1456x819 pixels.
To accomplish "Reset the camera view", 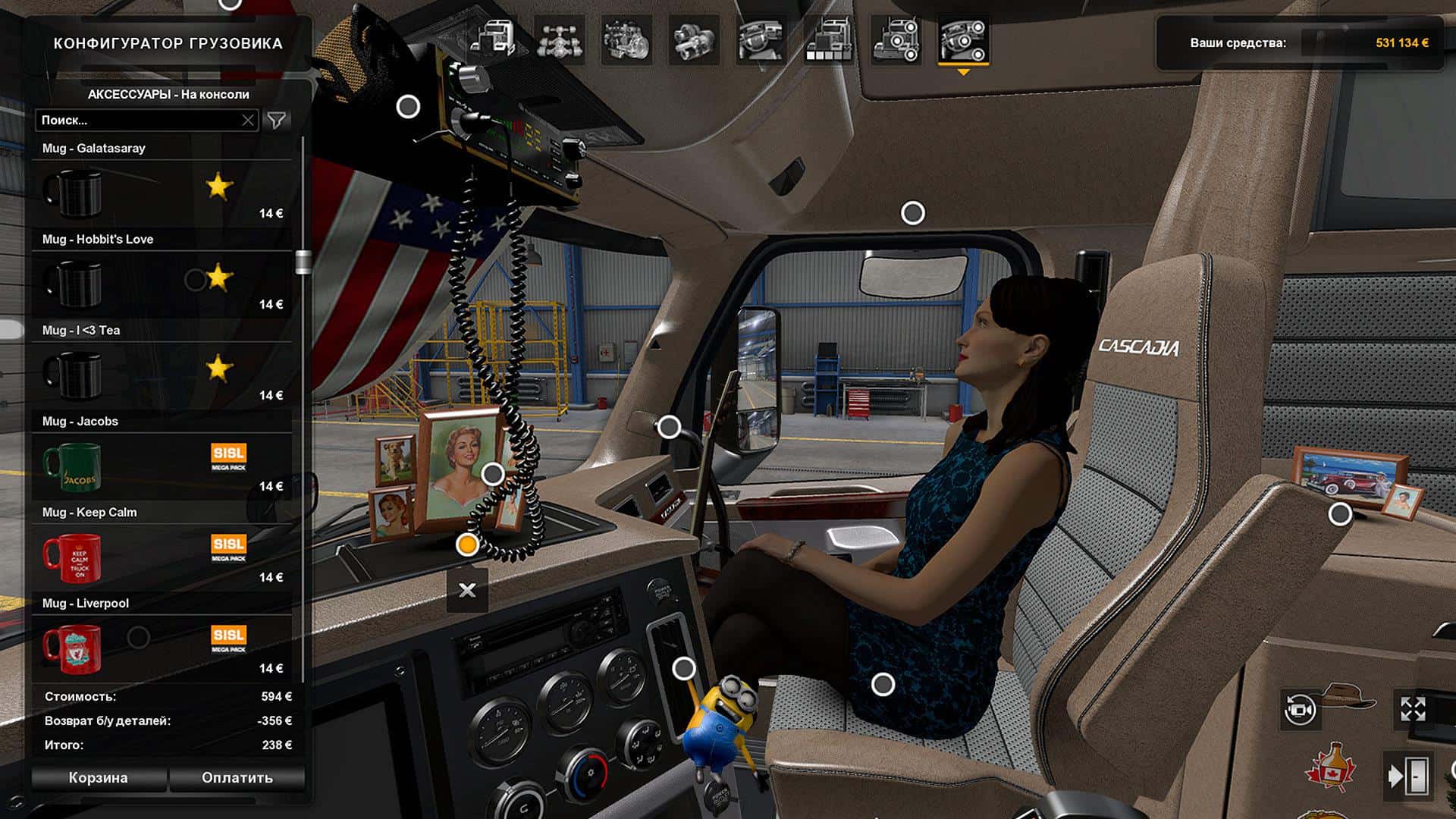I will (1300, 710).
